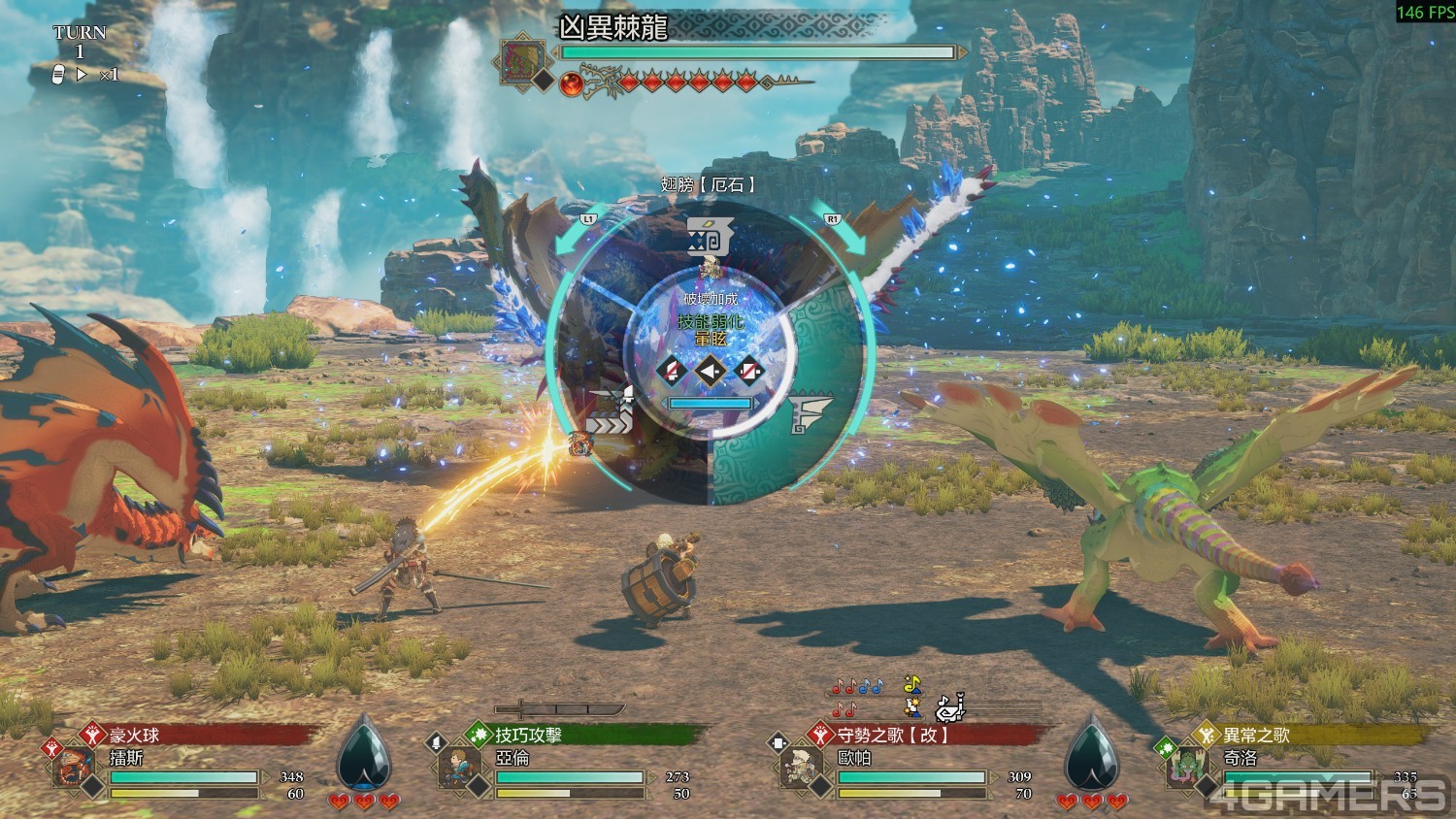The width and height of the screenshot is (1456, 819).
Task: Select the 技巧攻擊 action label
Action: coord(528,735)
